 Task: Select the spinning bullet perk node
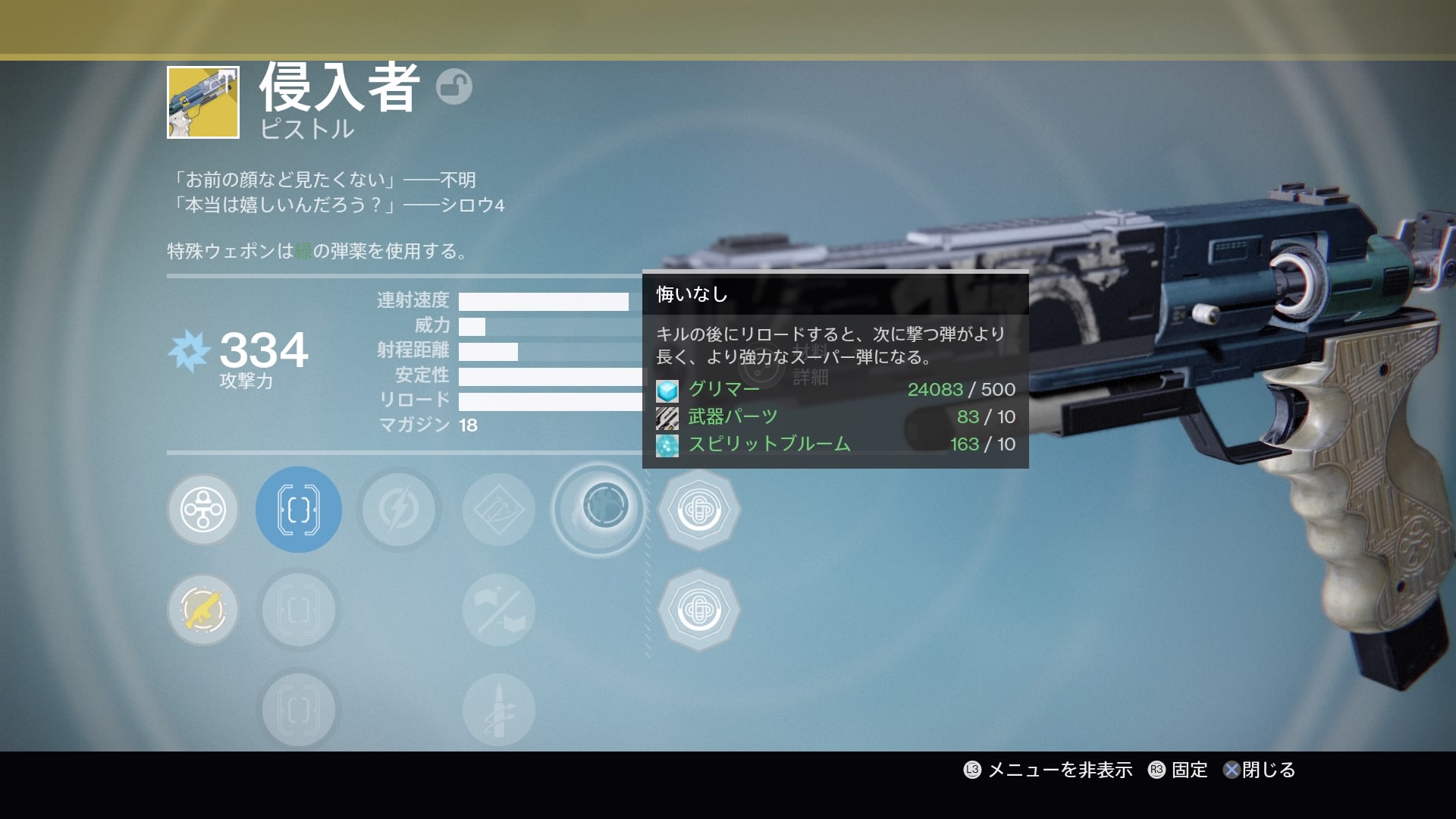pos(498,710)
